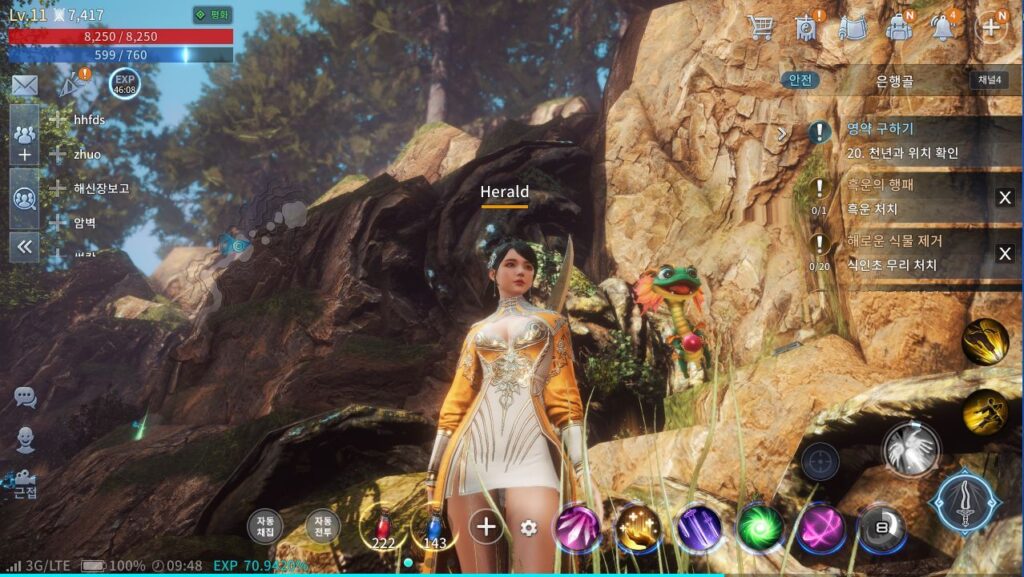The width and height of the screenshot is (1024, 577).
Task: Invite player zhuo from the nearby list
Action: [x=58, y=154]
